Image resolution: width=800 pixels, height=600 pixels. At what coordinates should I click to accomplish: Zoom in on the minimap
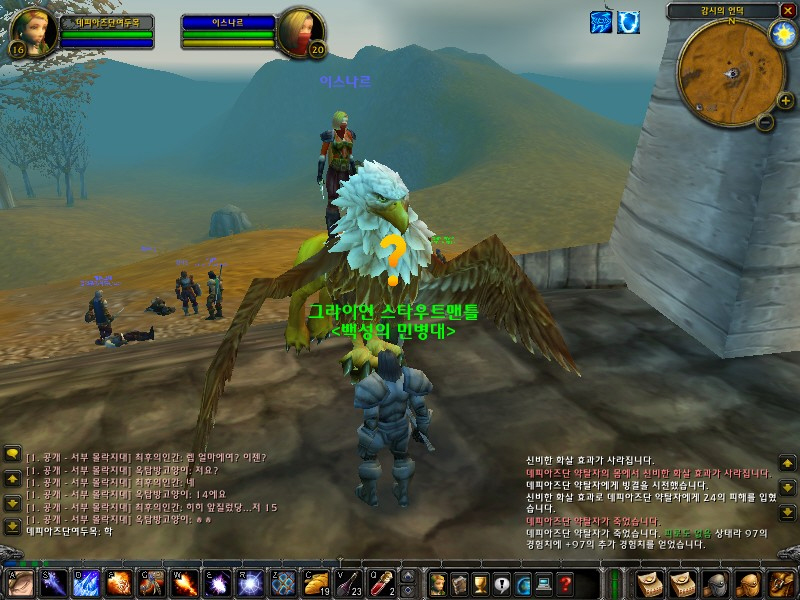(784, 100)
